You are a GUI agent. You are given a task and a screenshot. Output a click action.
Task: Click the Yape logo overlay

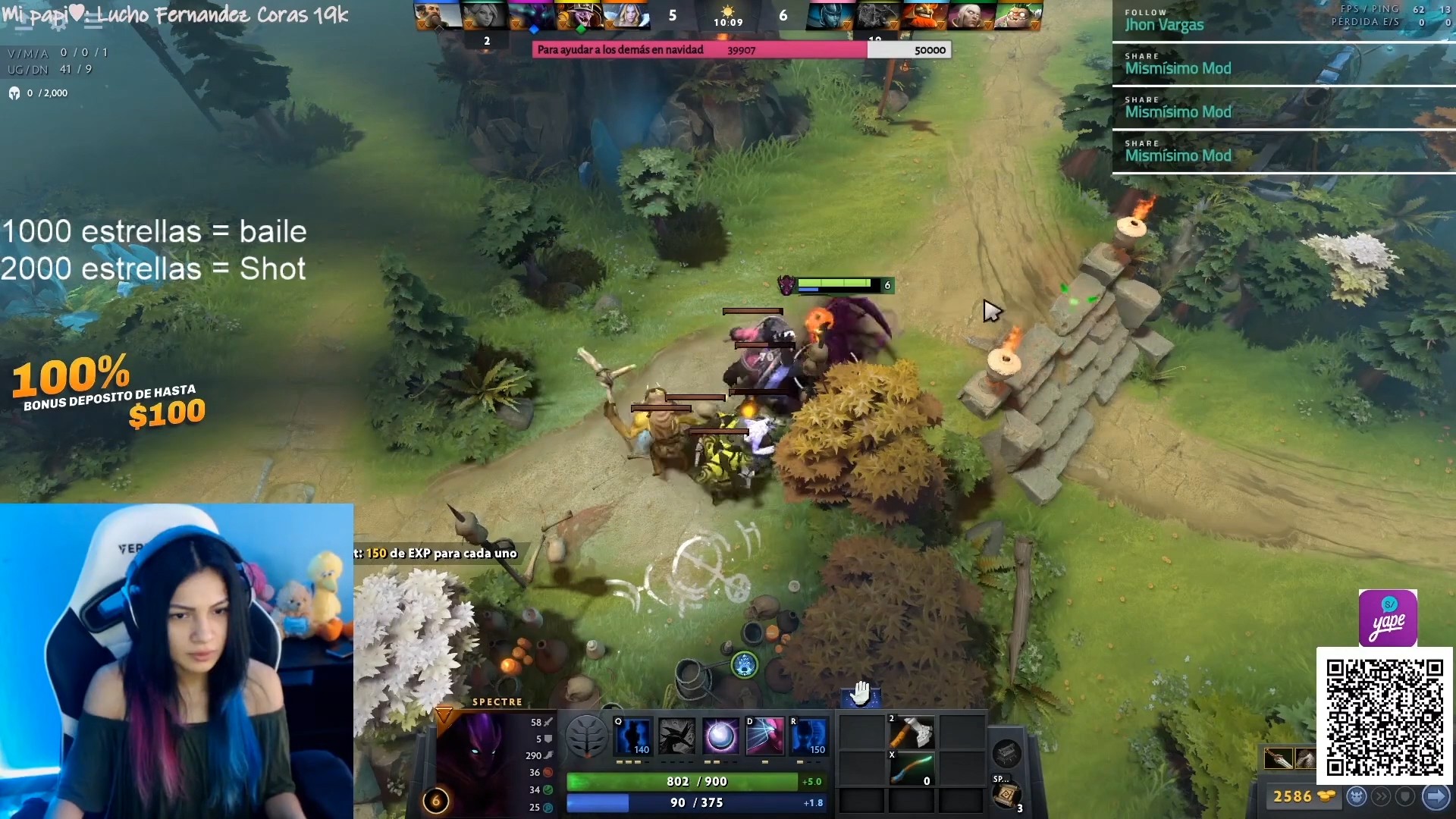(x=1387, y=618)
